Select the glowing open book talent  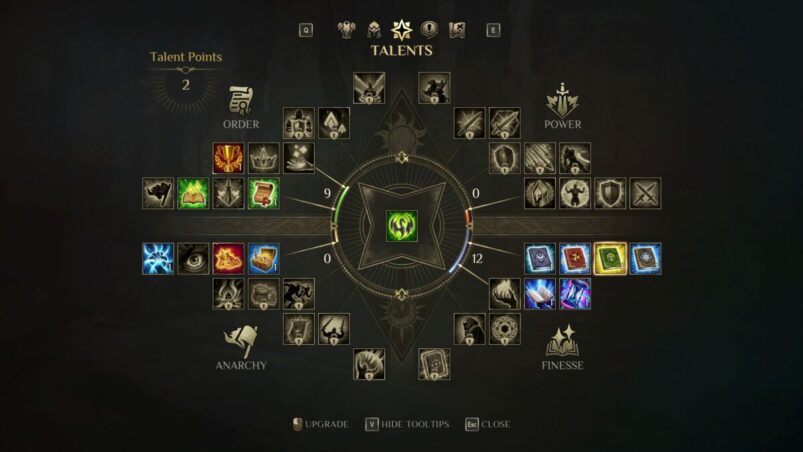click(540, 293)
